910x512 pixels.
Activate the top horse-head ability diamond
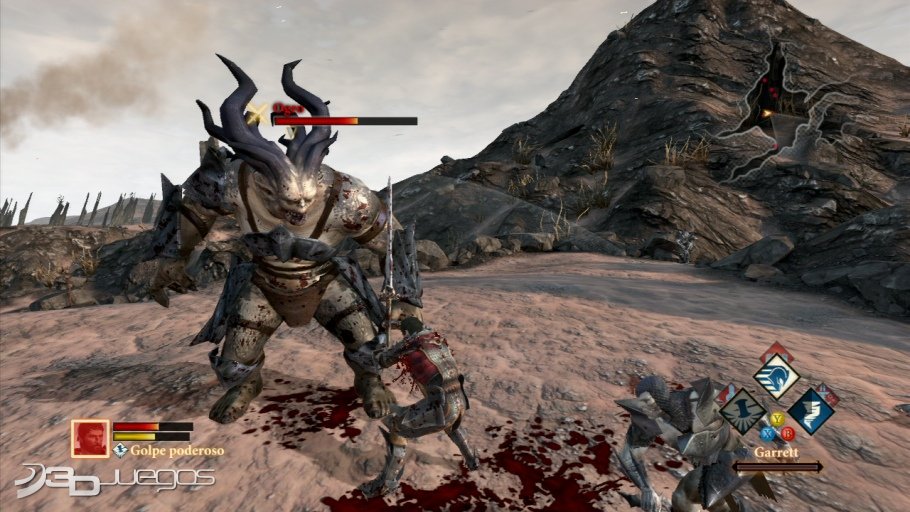[776, 377]
